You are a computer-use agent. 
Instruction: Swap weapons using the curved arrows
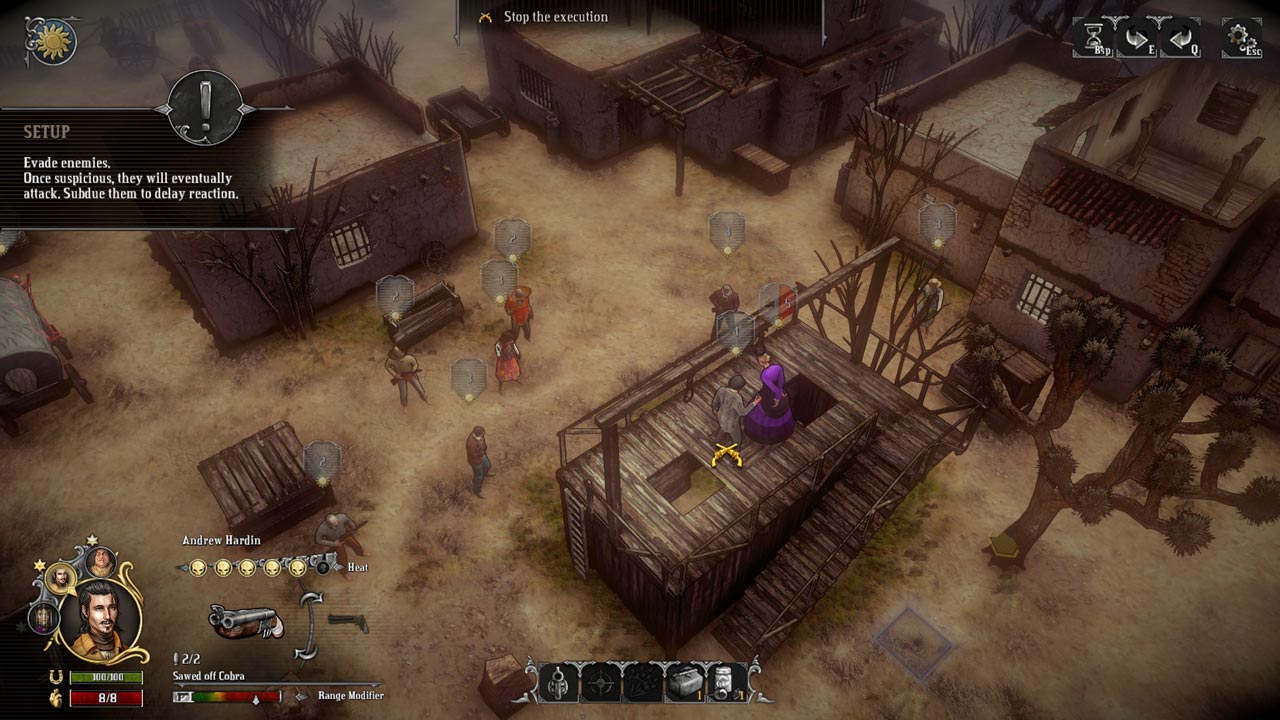point(312,624)
